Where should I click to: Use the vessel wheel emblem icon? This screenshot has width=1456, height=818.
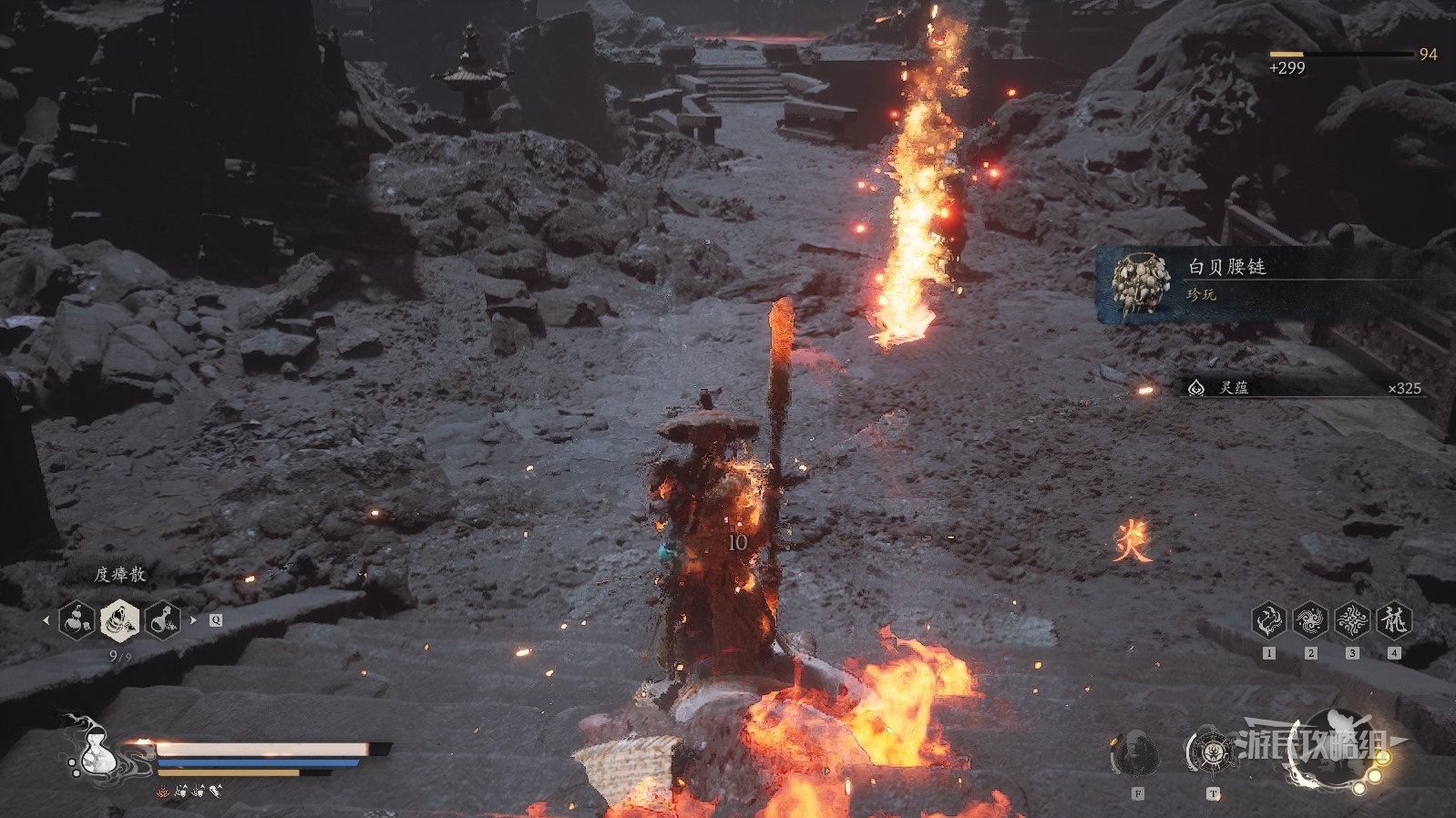point(1211,752)
